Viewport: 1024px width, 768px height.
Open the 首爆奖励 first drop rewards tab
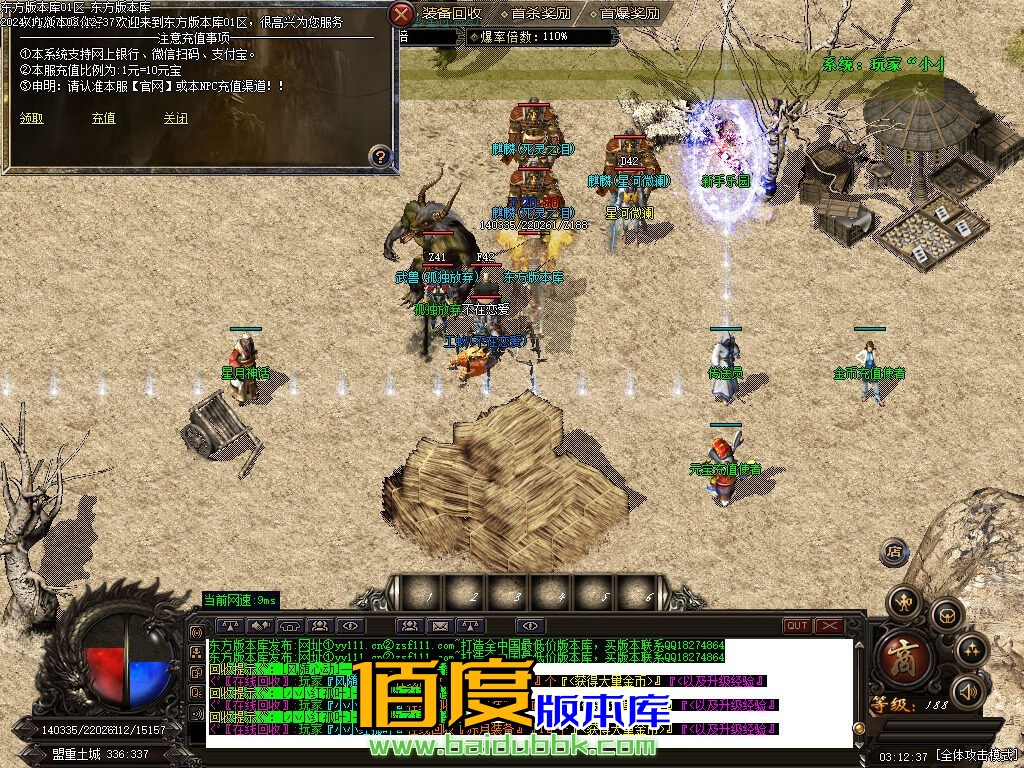tap(630, 14)
